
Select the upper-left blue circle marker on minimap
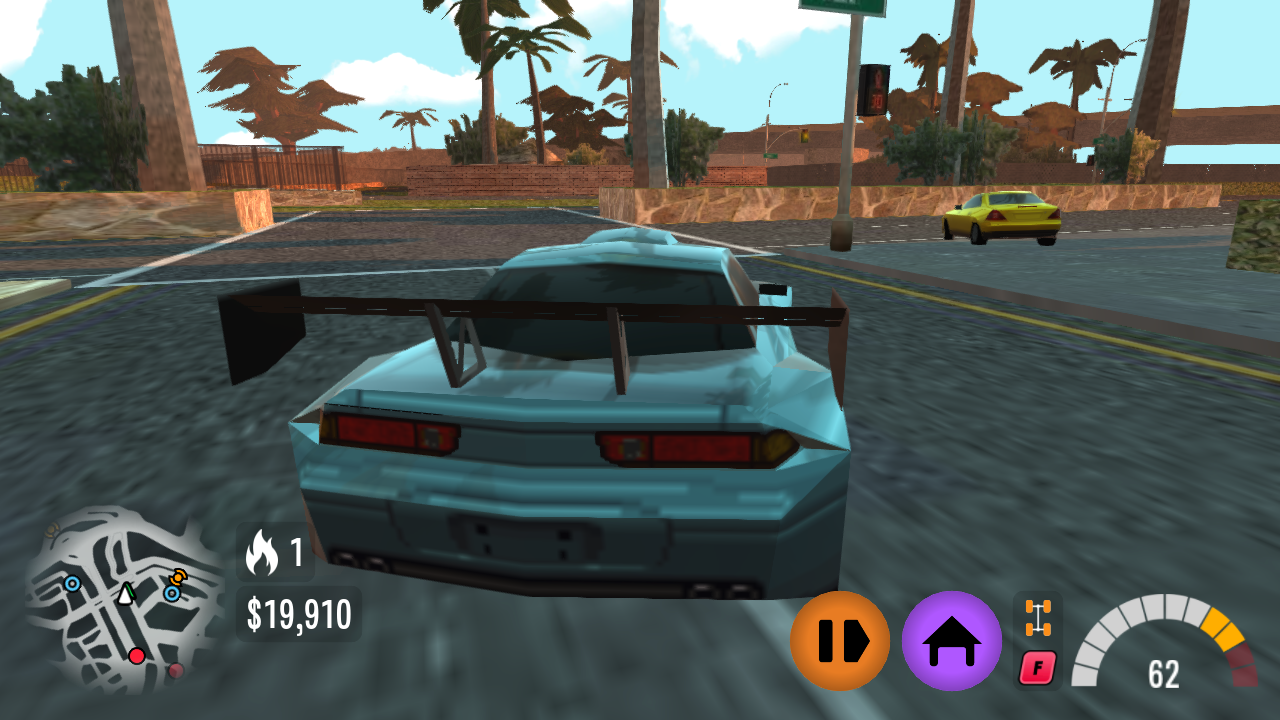(72, 583)
